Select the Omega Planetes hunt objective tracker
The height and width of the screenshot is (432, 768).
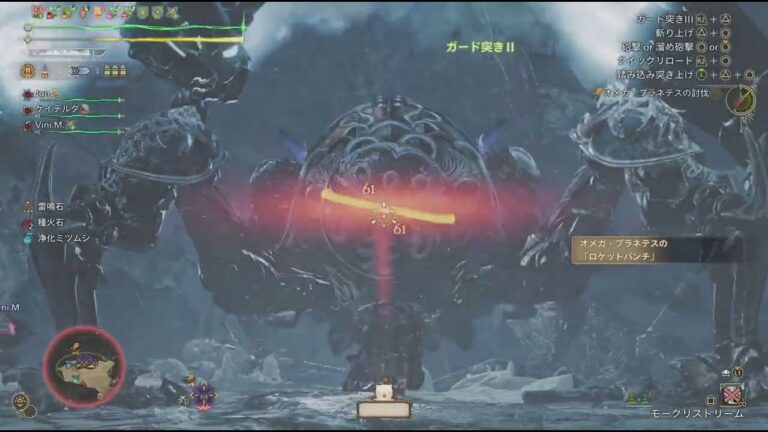tap(660, 92)
